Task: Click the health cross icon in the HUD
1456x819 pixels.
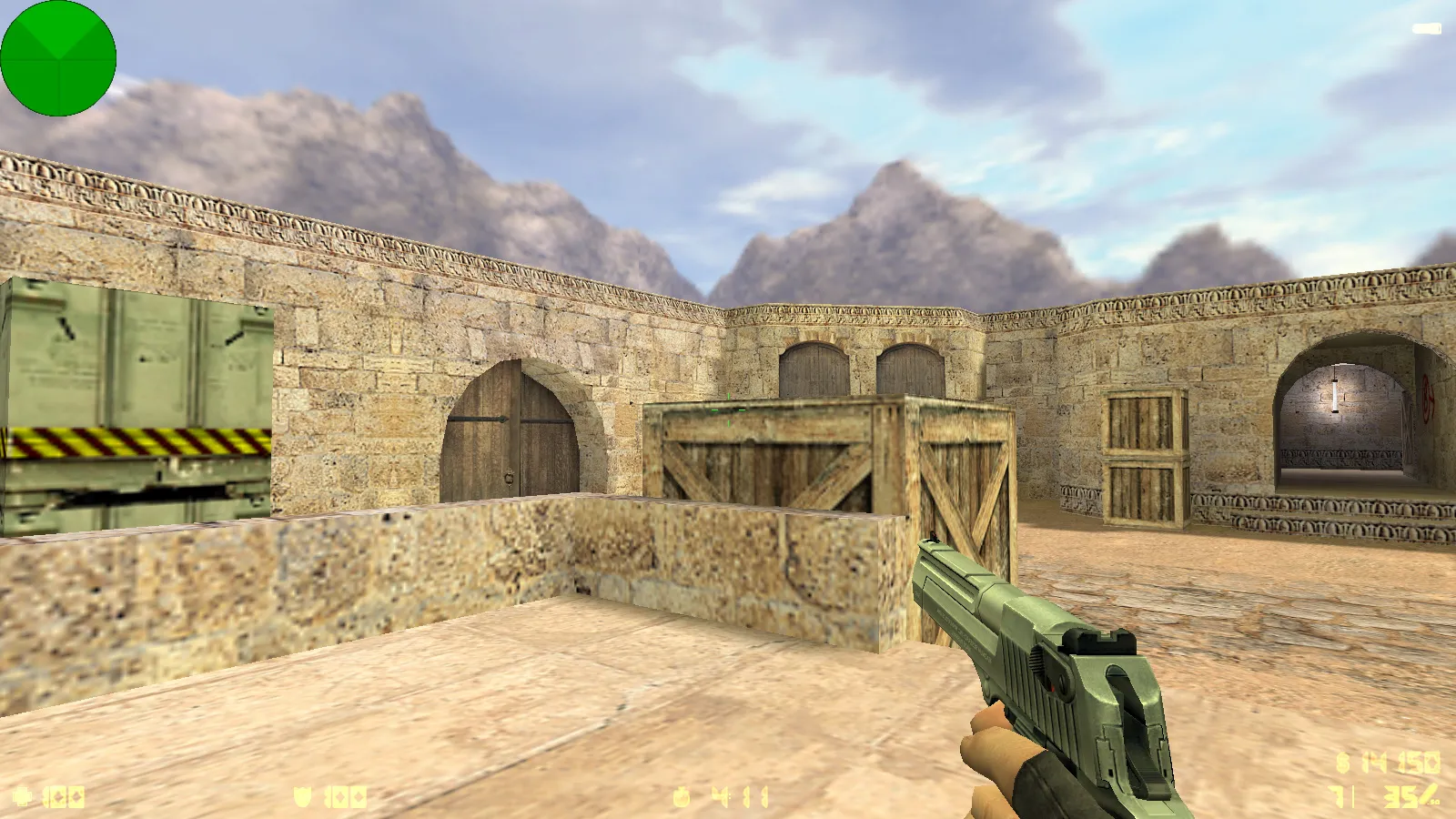Action: 23,794
